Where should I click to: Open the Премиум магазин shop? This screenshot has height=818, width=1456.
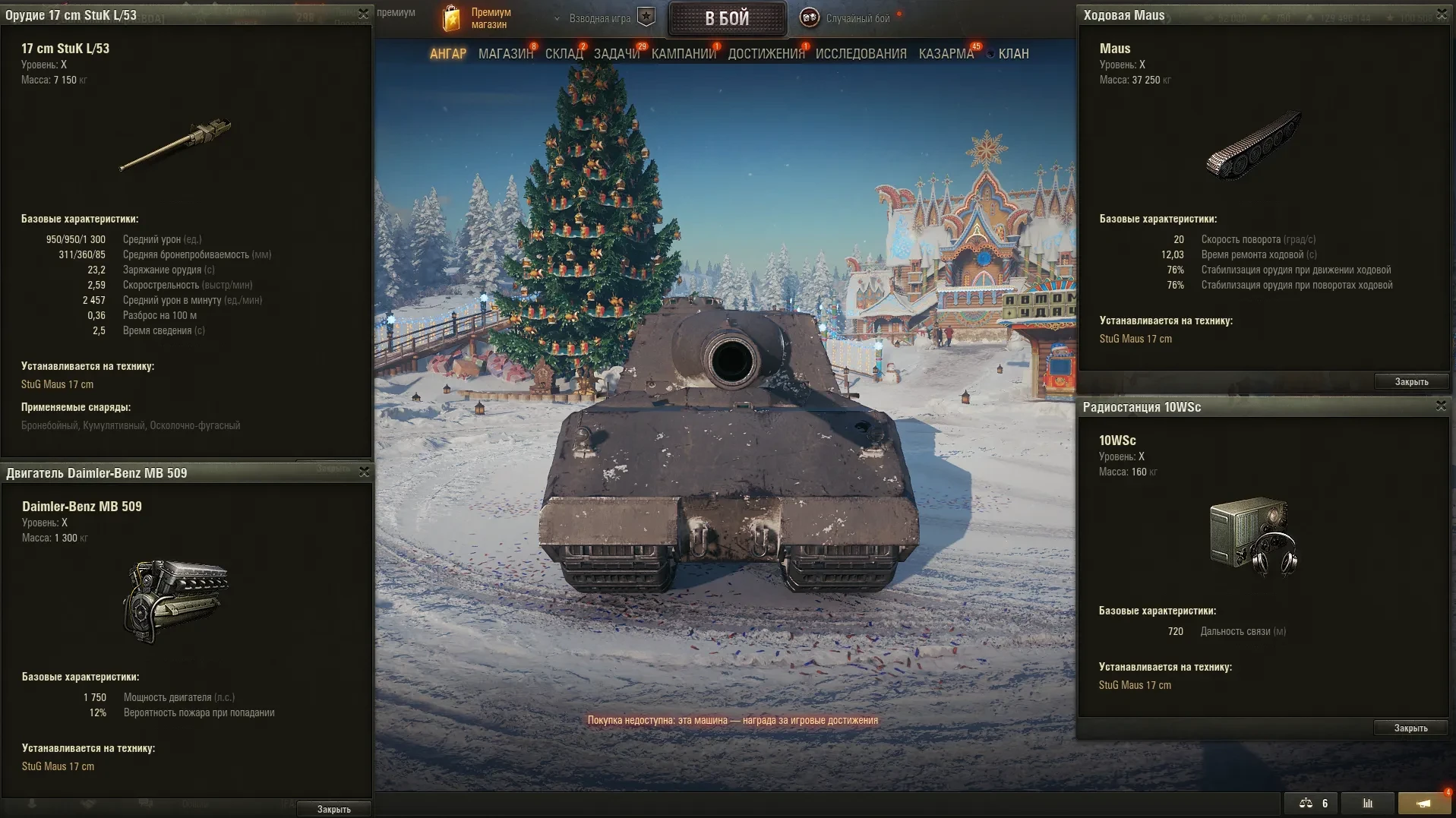(478, 18)
